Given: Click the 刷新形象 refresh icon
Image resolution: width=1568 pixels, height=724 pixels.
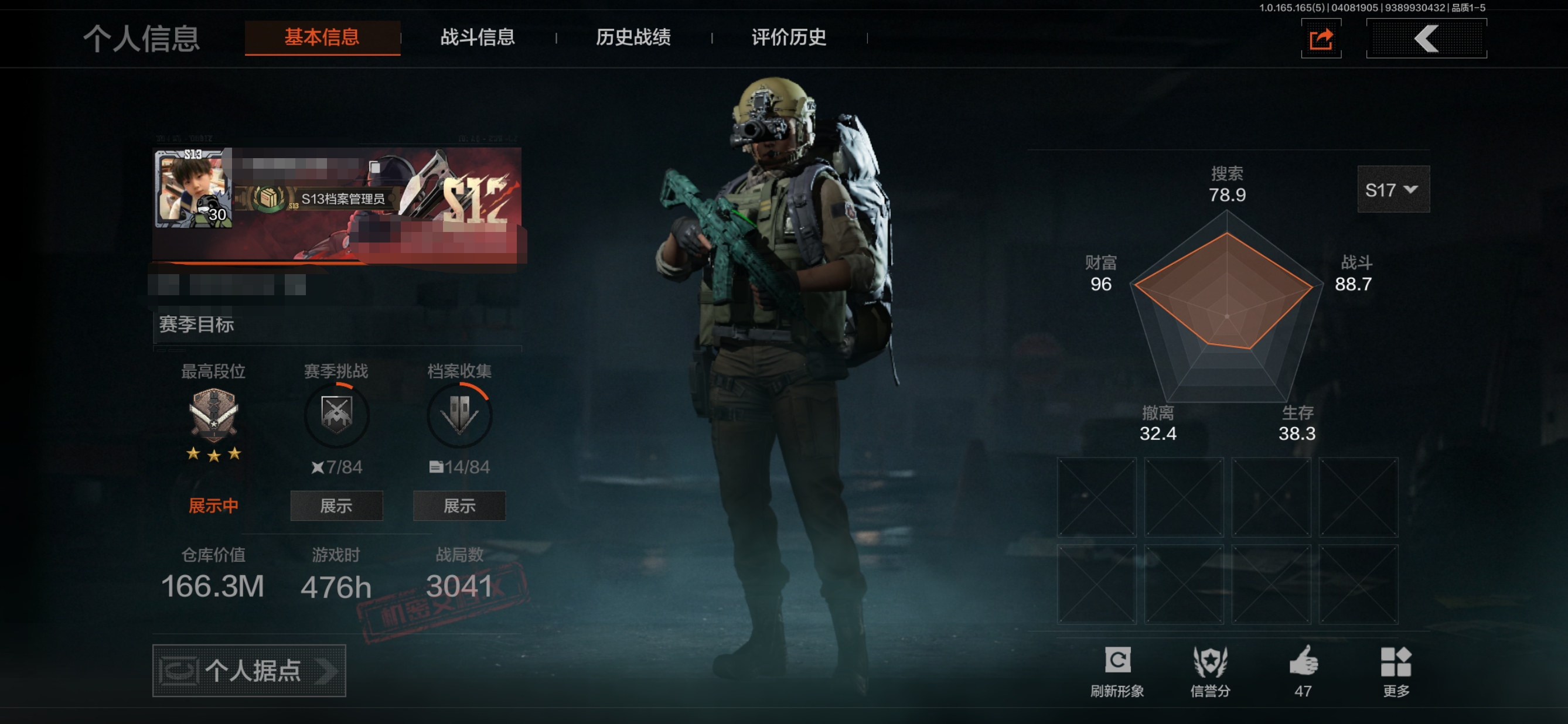Looking at the screenshot, I should click(x=1117, y=661).
